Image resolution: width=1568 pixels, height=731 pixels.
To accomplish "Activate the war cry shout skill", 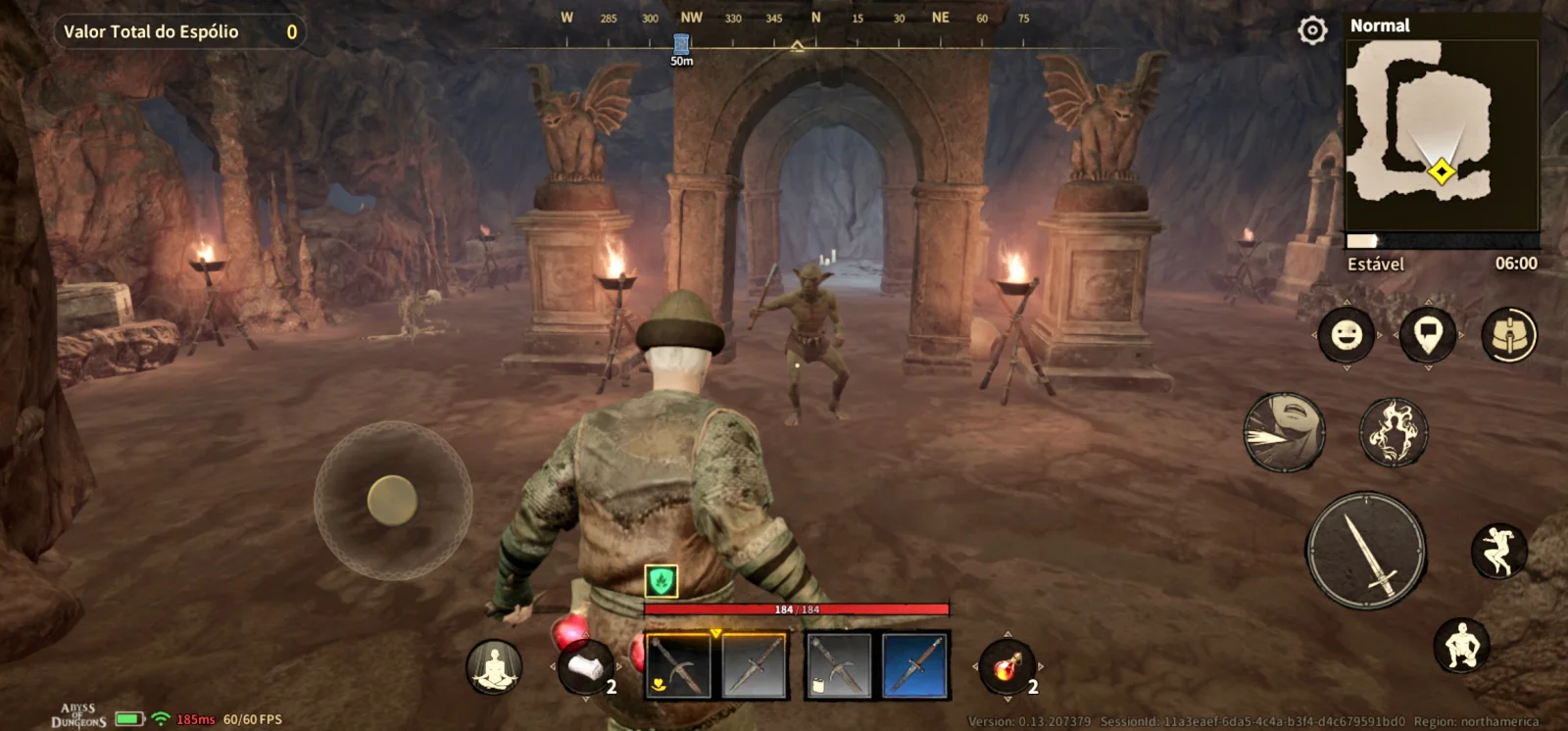I will (1284, 432).
